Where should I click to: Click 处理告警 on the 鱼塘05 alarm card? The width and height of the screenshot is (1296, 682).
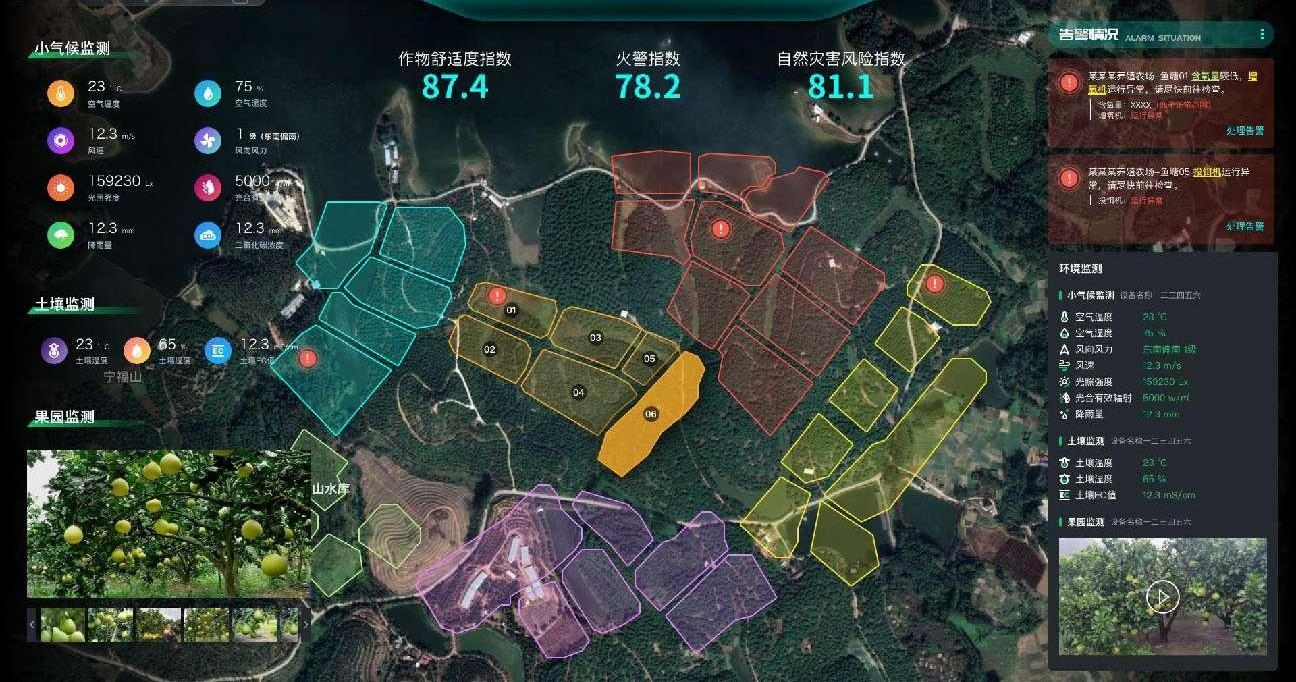[1244, 226]
